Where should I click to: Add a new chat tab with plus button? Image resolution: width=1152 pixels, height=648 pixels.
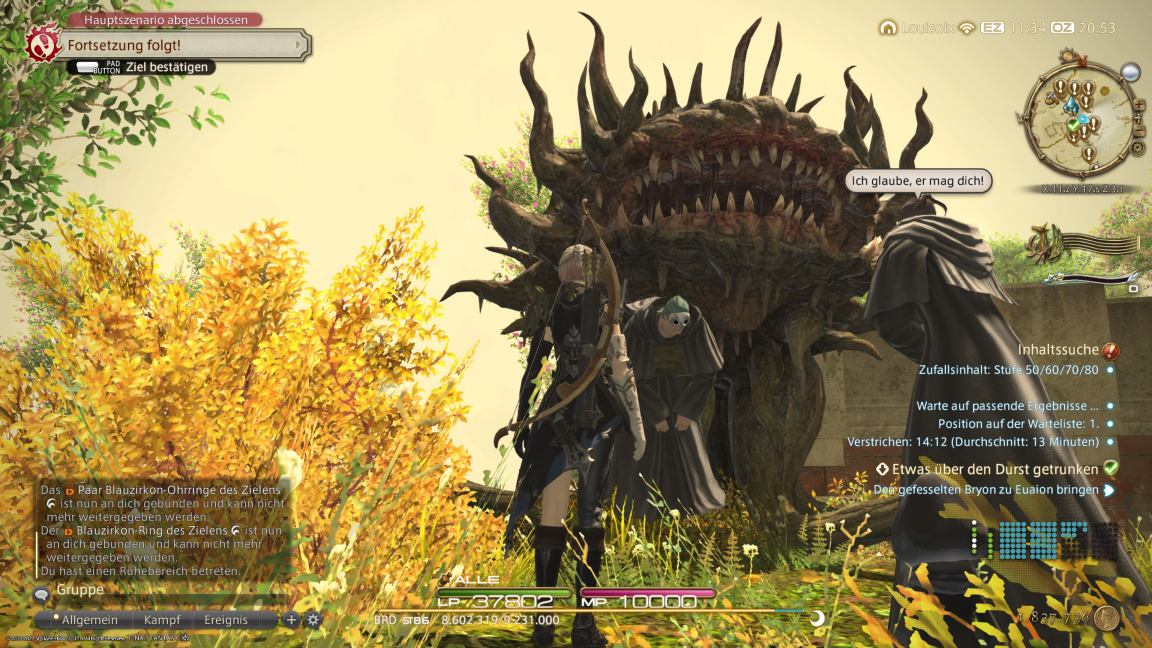pos(292,620)
